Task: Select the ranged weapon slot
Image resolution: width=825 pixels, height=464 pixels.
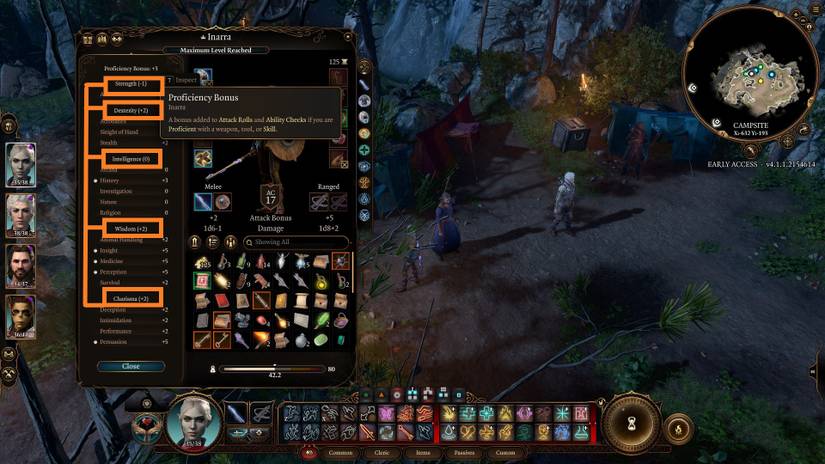Action: point(320,202)
